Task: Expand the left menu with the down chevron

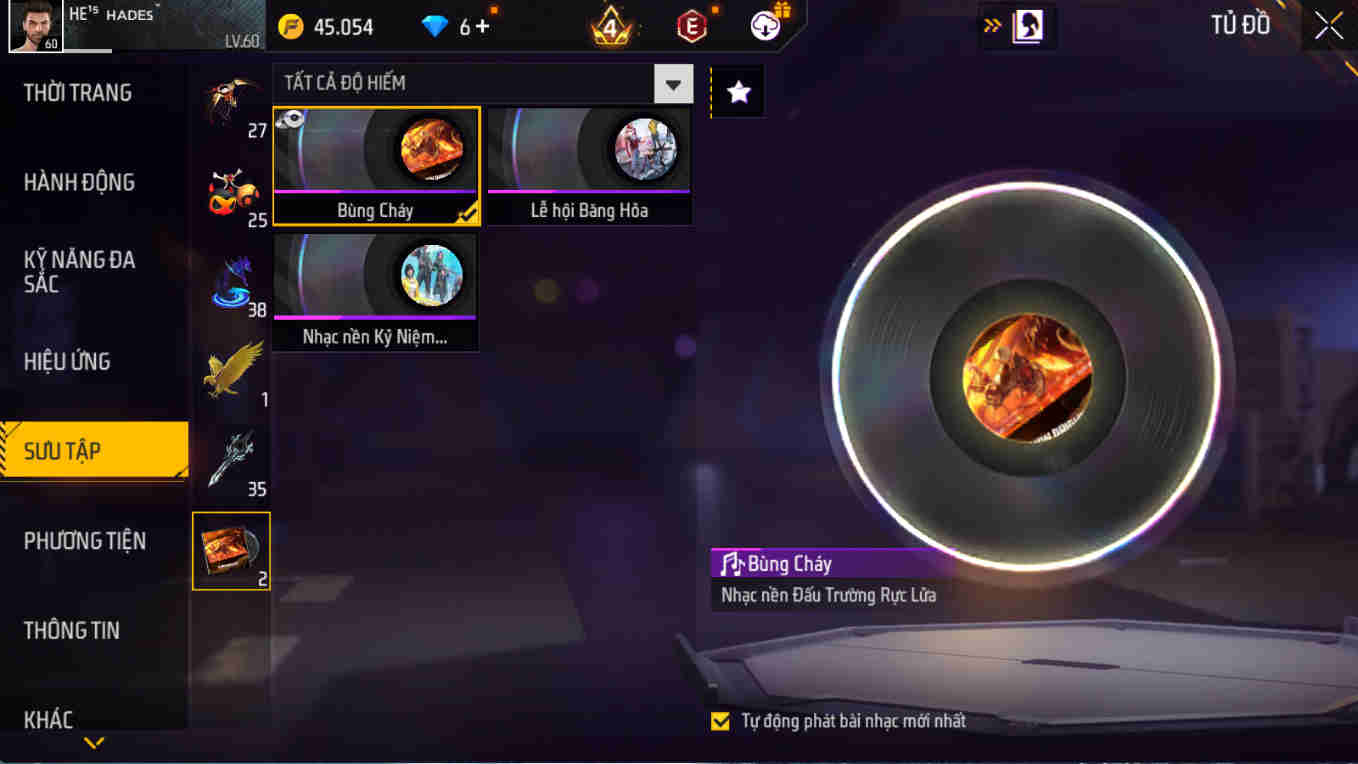Action: pyautogui.click(x=95, y=743)
